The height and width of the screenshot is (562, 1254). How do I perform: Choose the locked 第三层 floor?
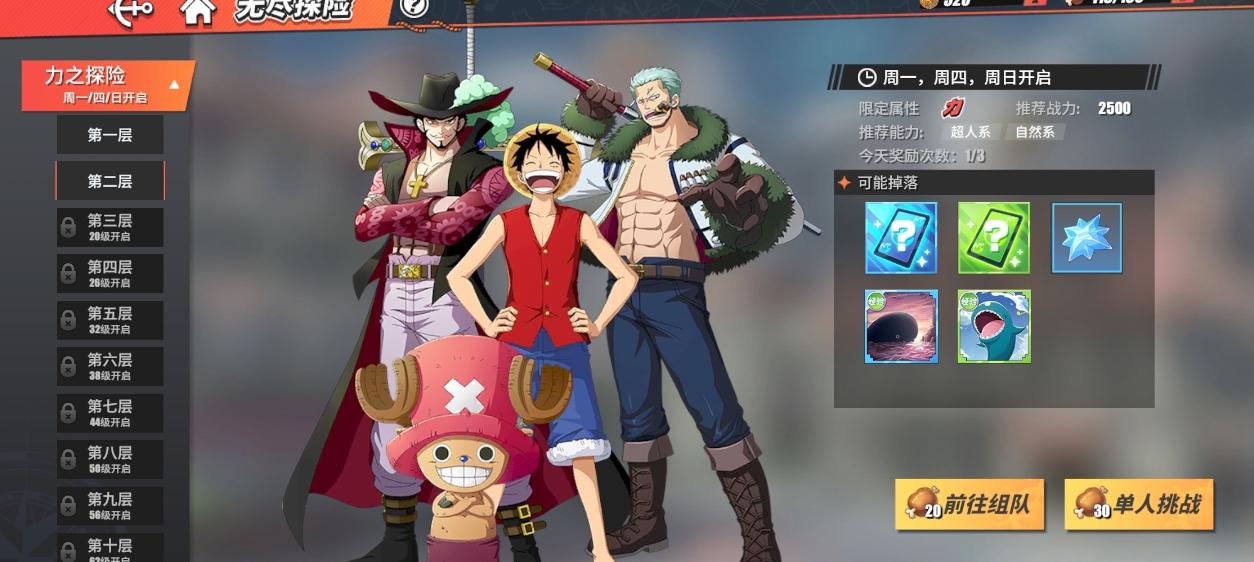coord(110,227)
